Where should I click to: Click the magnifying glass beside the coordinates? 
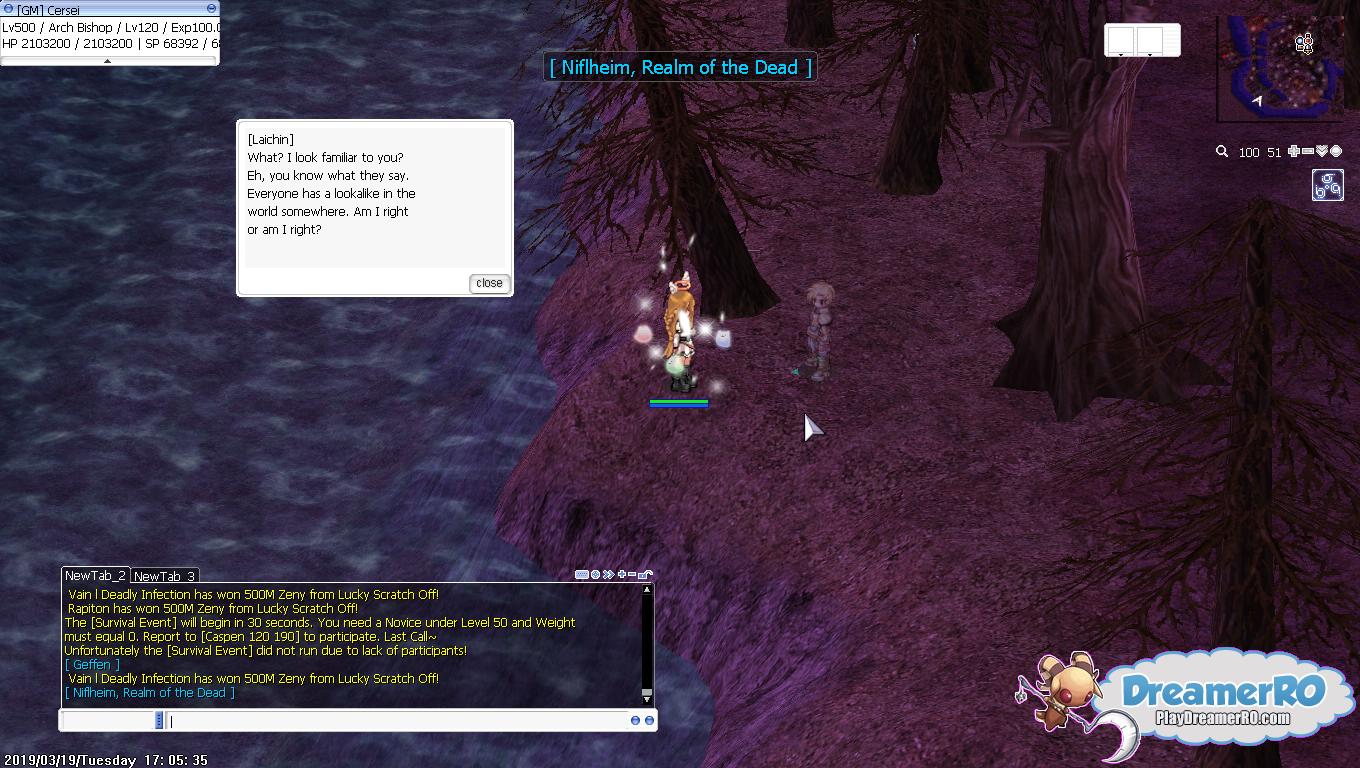[x=1221, y=152]
